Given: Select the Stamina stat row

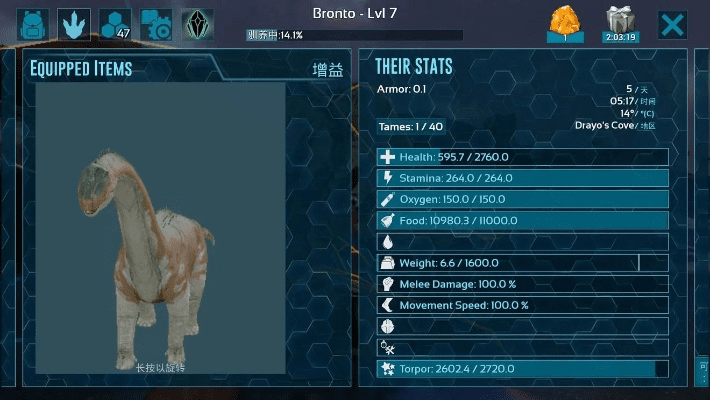Looking at the screenshot, I should pos(522,178).
